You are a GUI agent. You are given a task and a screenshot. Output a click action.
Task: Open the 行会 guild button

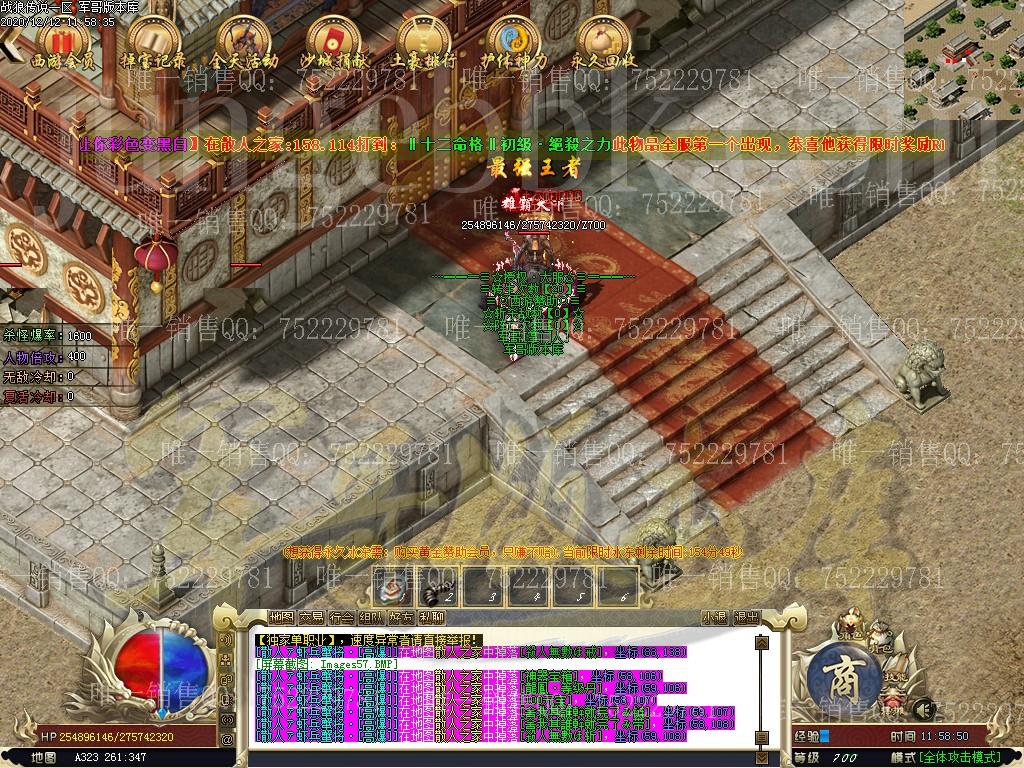(x=342, y=618)
